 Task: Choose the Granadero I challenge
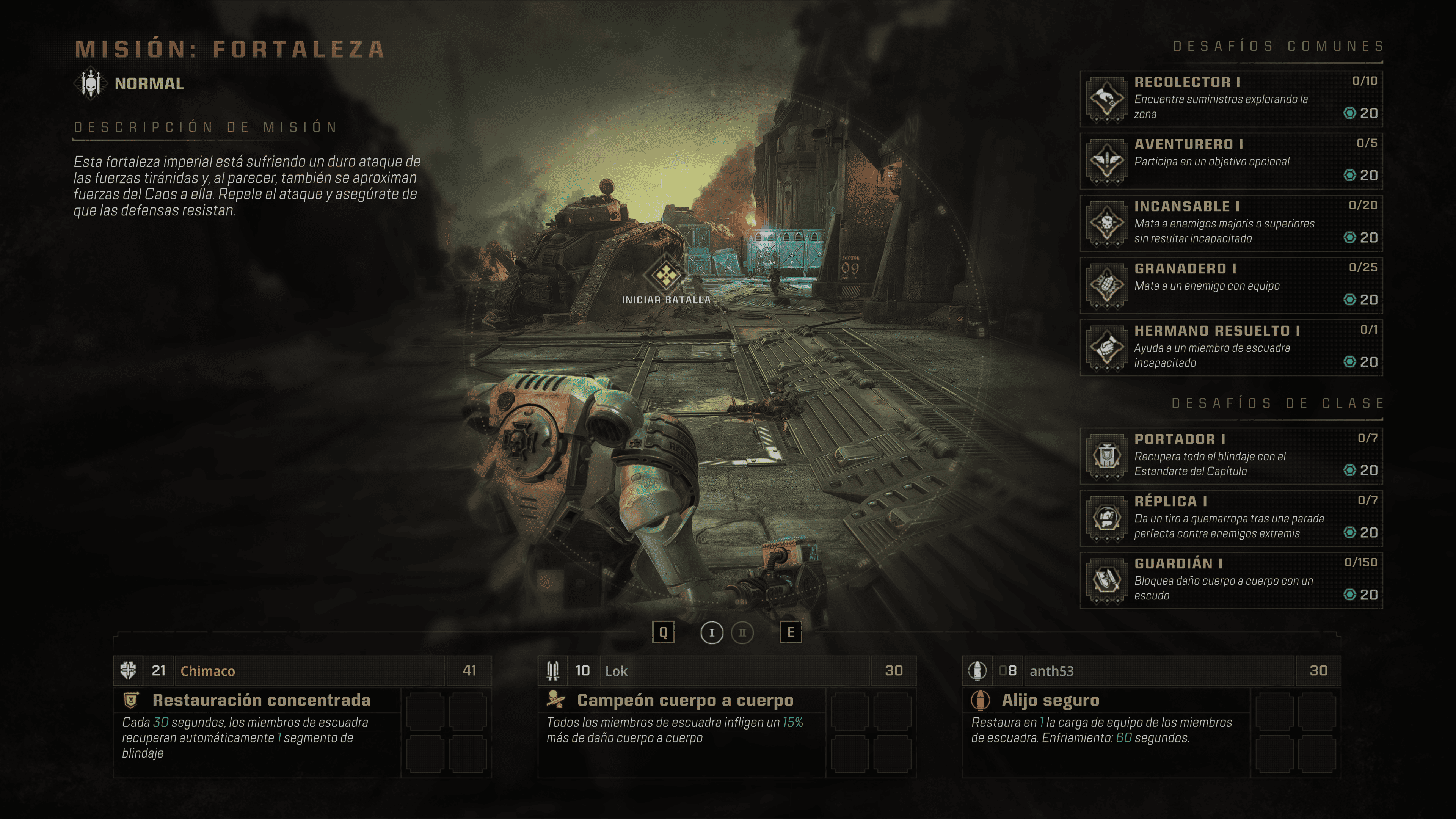(1230, 285)
